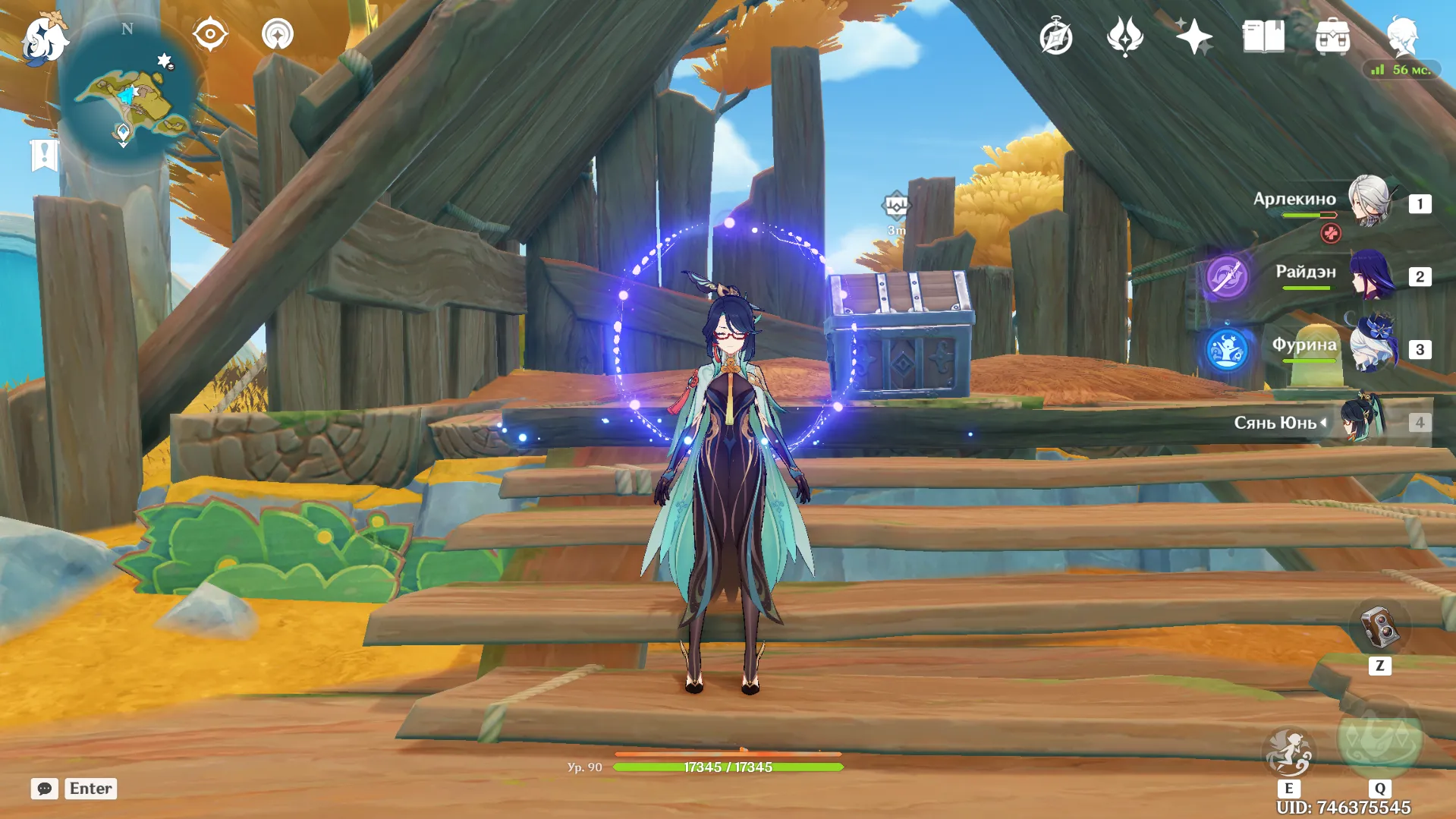Screen dimensions: 1456x819
Task: Open the co-op mode icon
Action: [x=278, y=35]
